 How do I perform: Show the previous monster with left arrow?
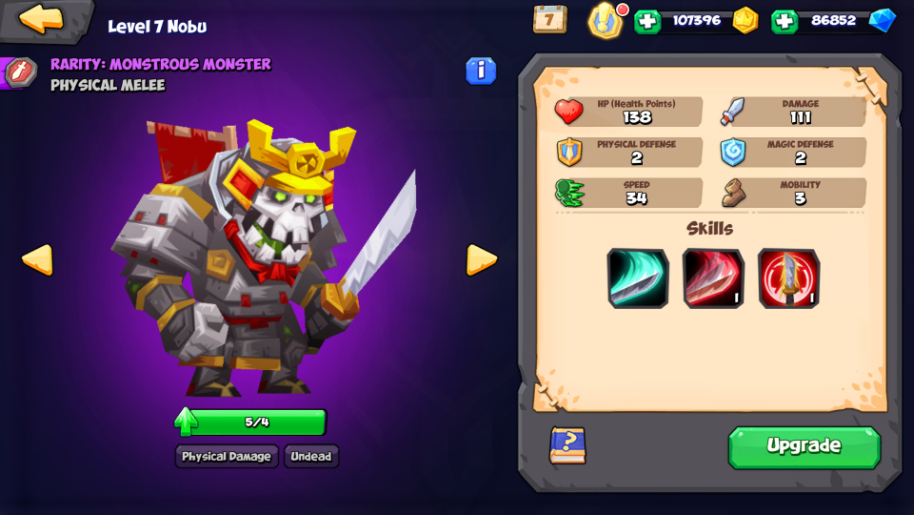click(x=37, y=260)
